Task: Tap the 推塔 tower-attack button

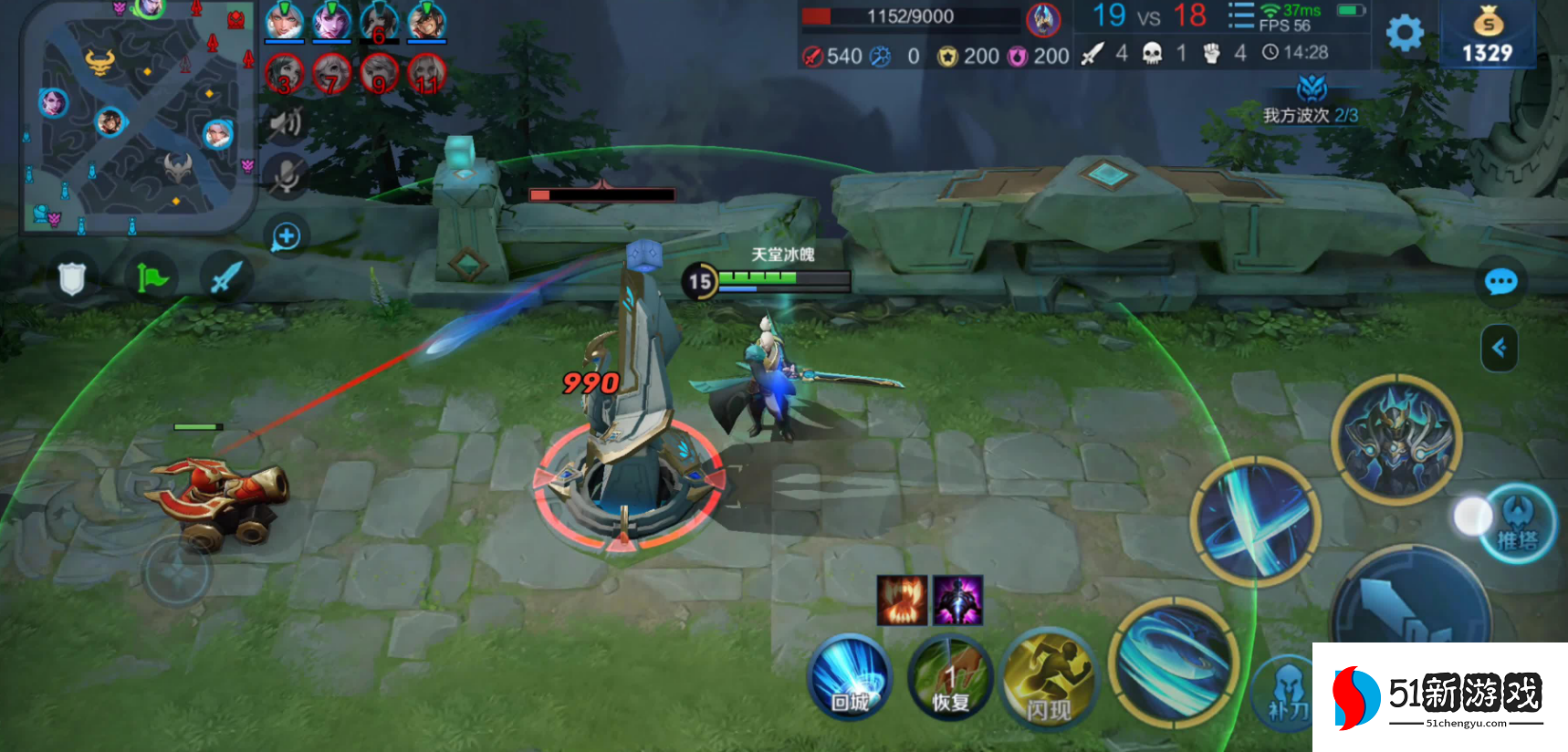Action: pyautogui.click(x=1517, y=523)
